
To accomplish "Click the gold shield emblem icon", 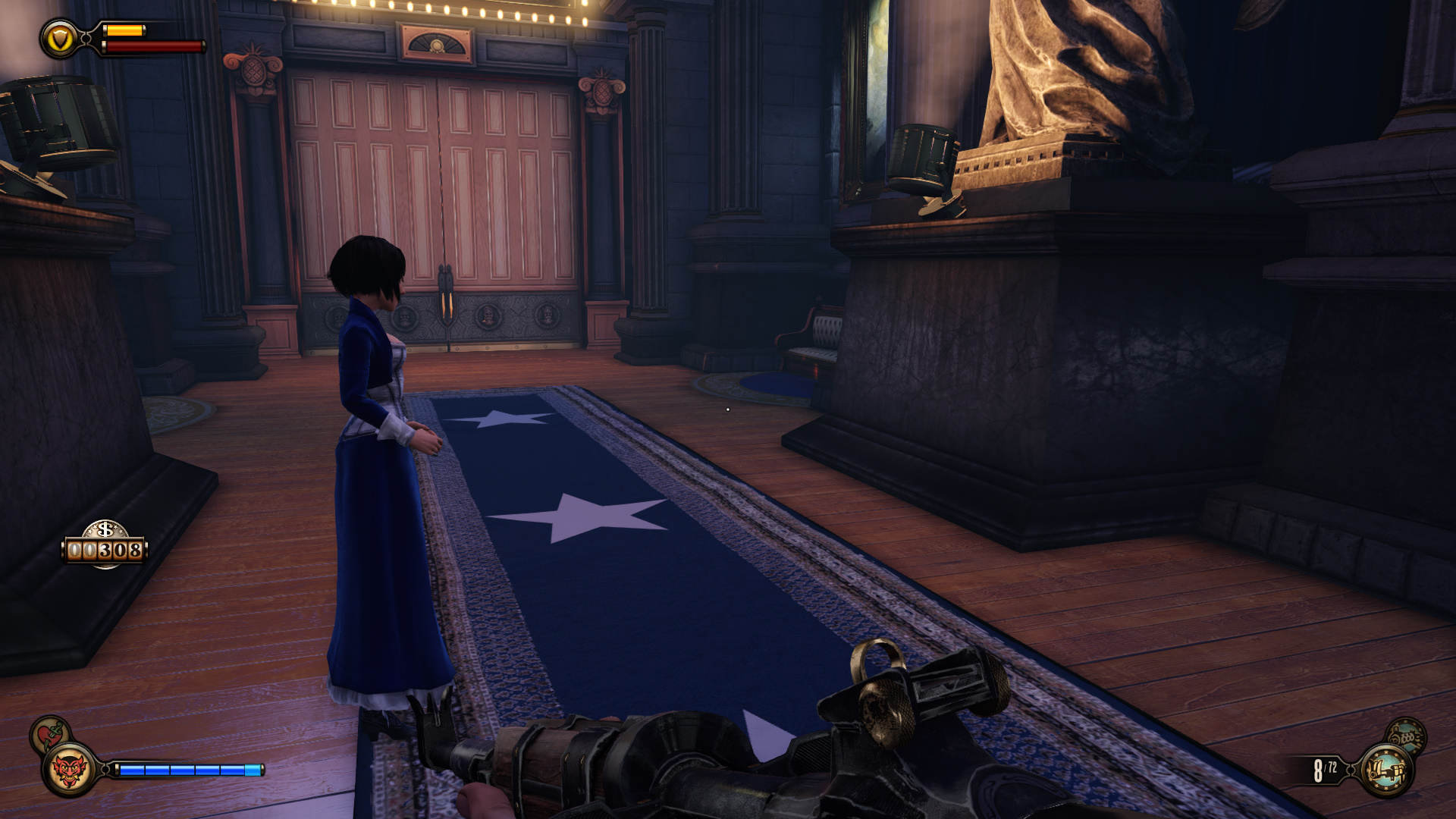I will (x=60, y=38).
